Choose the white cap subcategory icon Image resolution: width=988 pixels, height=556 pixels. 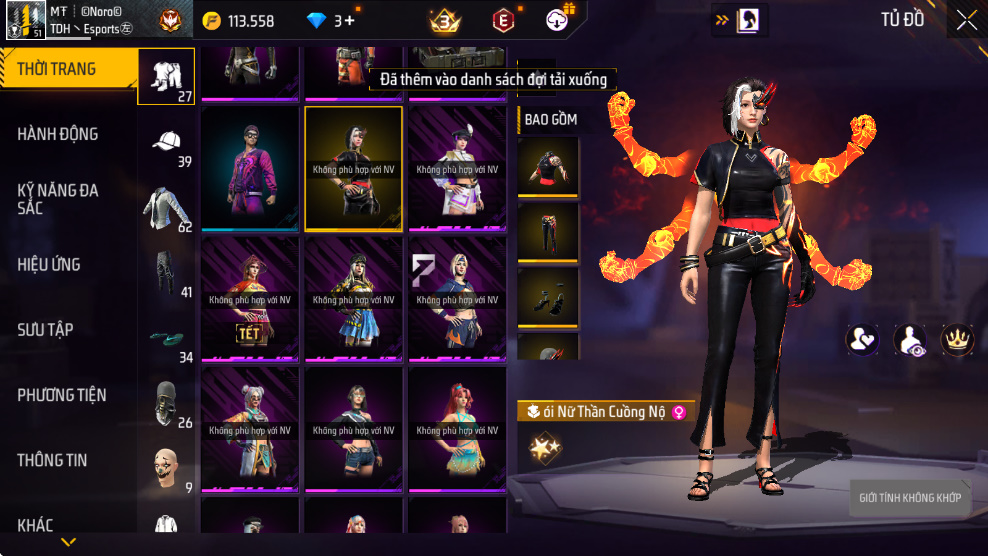166,140
